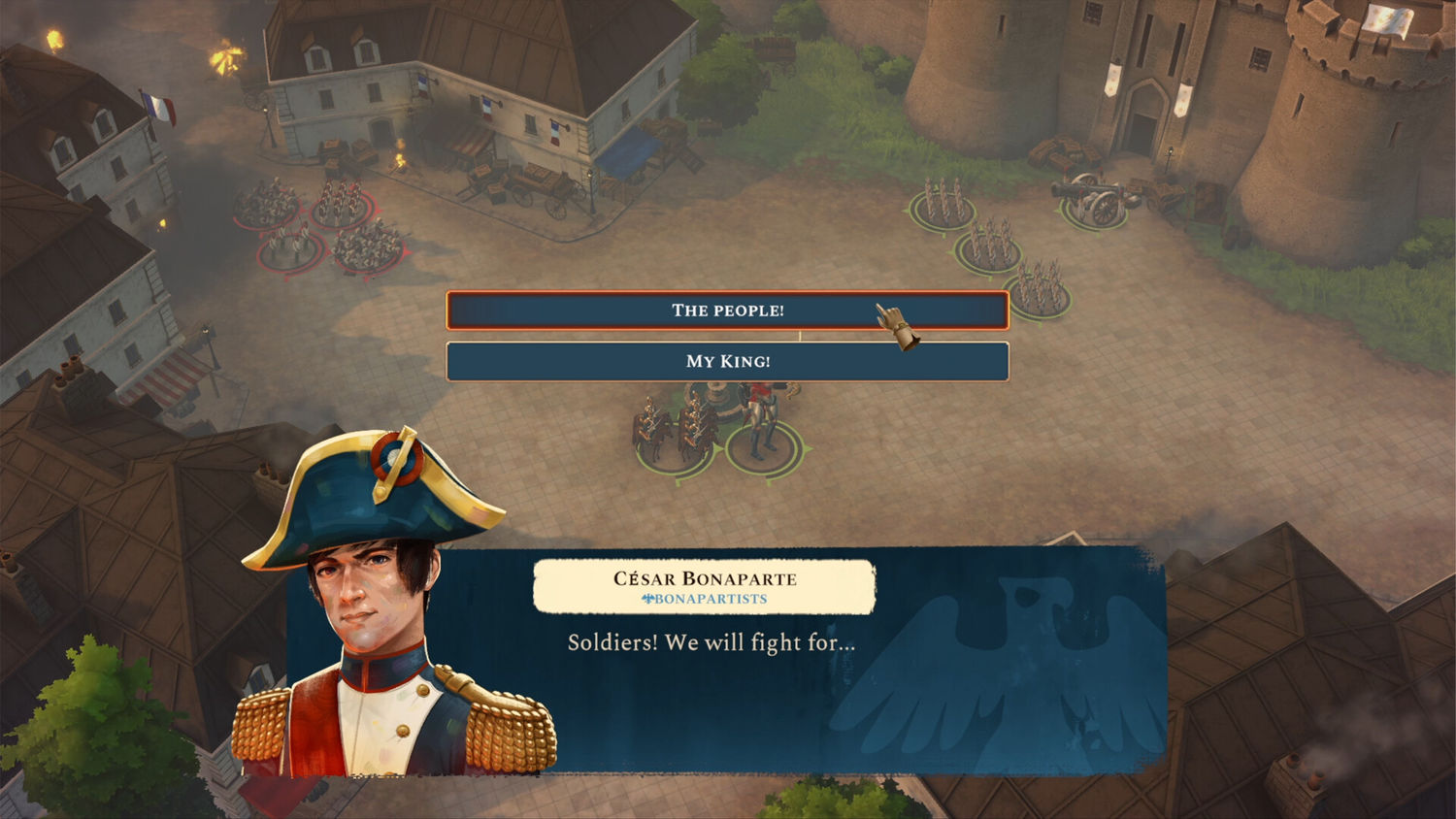
Task: Select the "My King!" reply
Action: pos(727,361)
